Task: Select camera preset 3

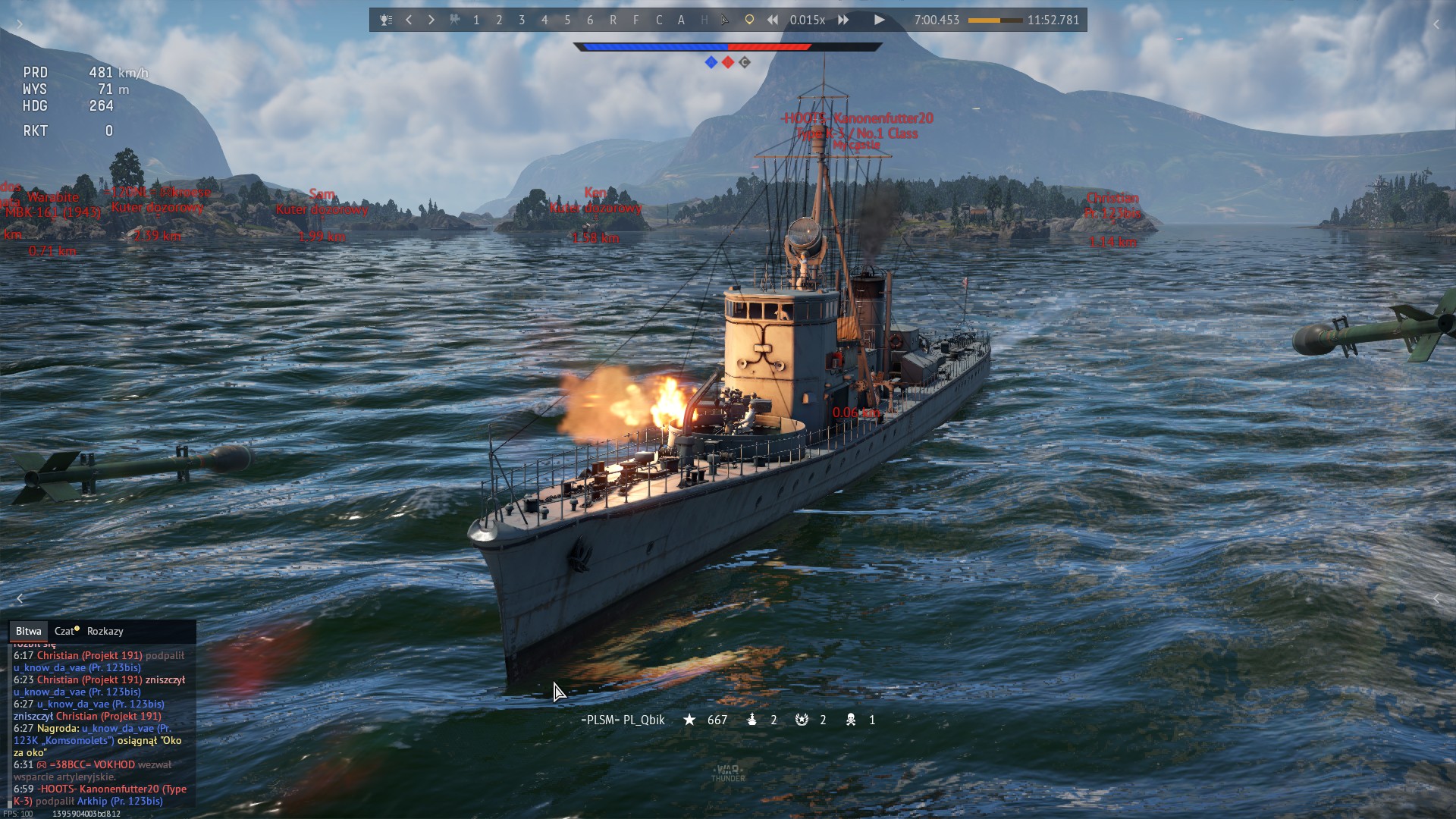Action: click(x=522, y=20)
